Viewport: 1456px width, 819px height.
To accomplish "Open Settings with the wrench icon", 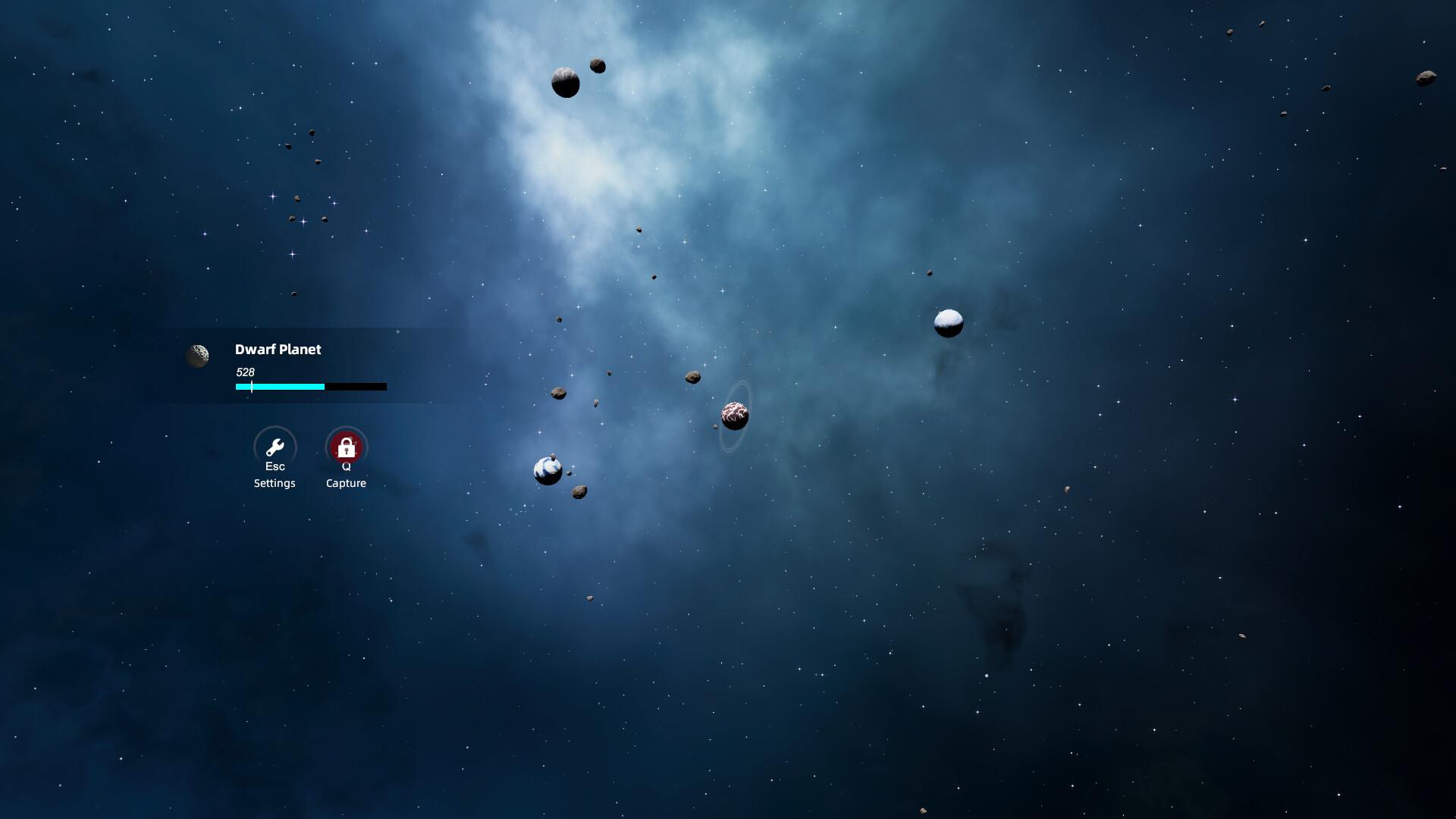I will 275,447.
